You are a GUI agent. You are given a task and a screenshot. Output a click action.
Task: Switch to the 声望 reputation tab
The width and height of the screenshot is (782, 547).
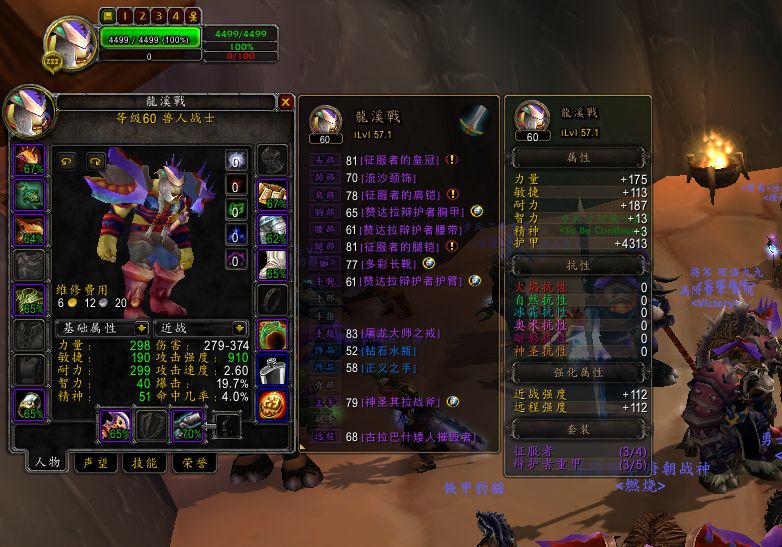click(x=95, y=462)
